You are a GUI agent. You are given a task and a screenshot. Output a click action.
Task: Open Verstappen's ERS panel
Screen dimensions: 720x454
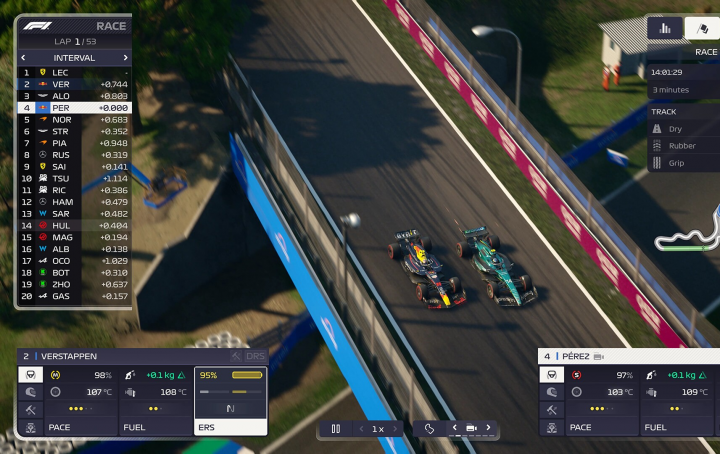tap(230, 400)
